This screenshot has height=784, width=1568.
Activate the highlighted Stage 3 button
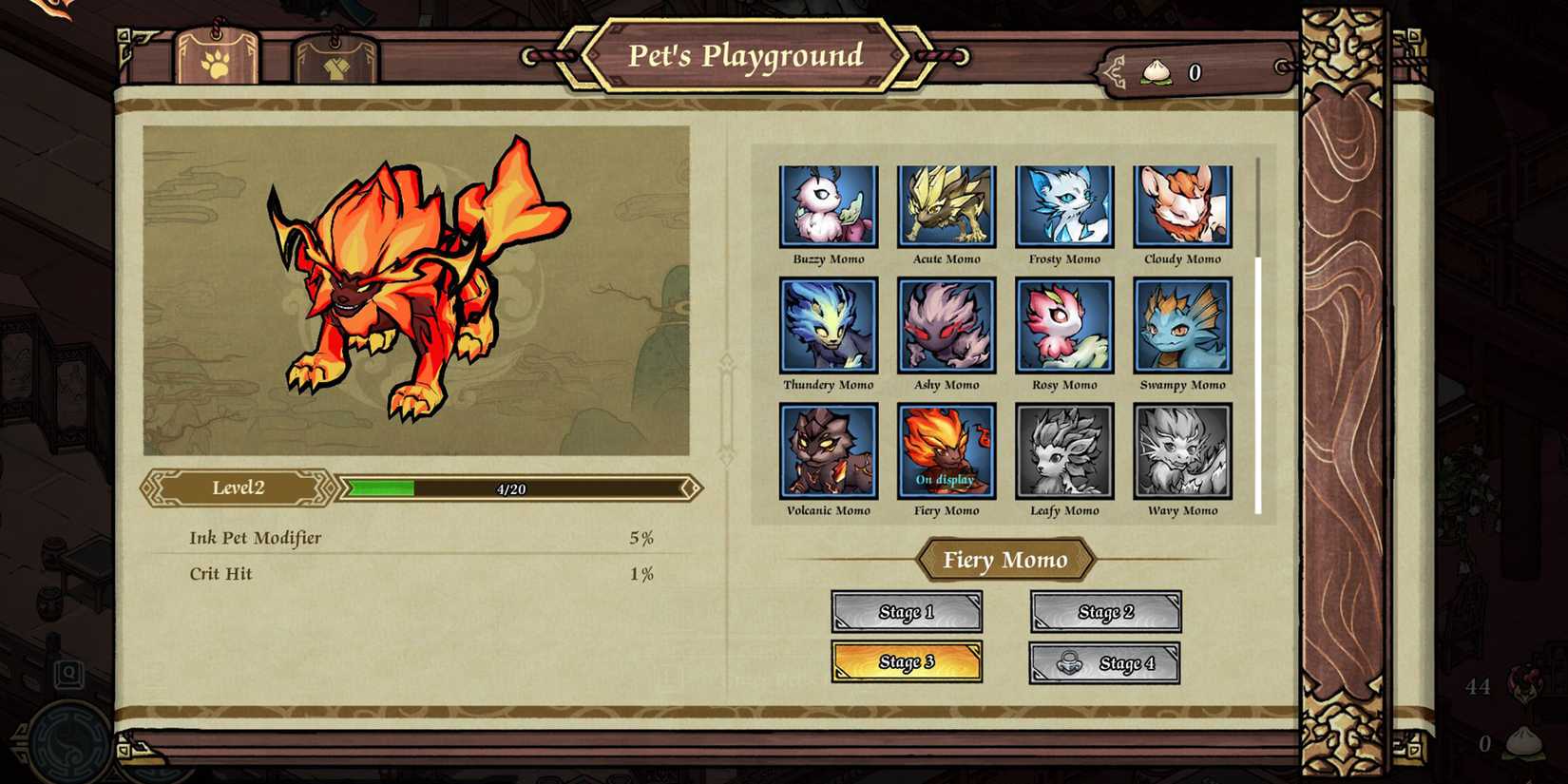coord(907,661)
